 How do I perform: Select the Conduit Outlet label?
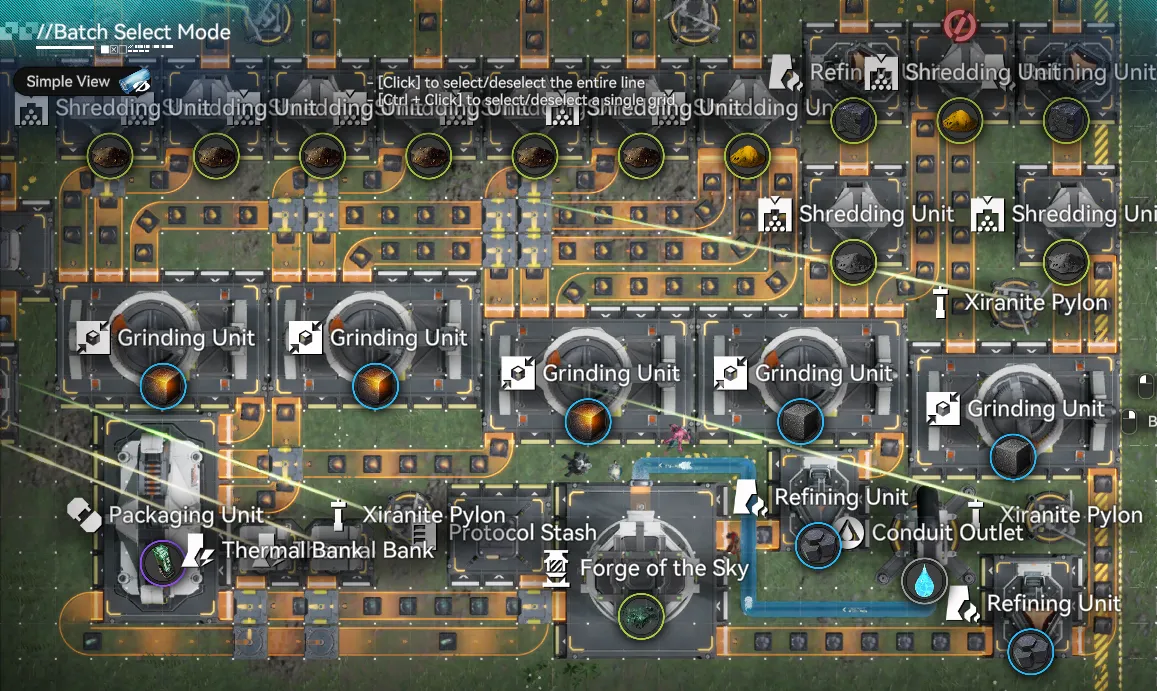point(947,532)
